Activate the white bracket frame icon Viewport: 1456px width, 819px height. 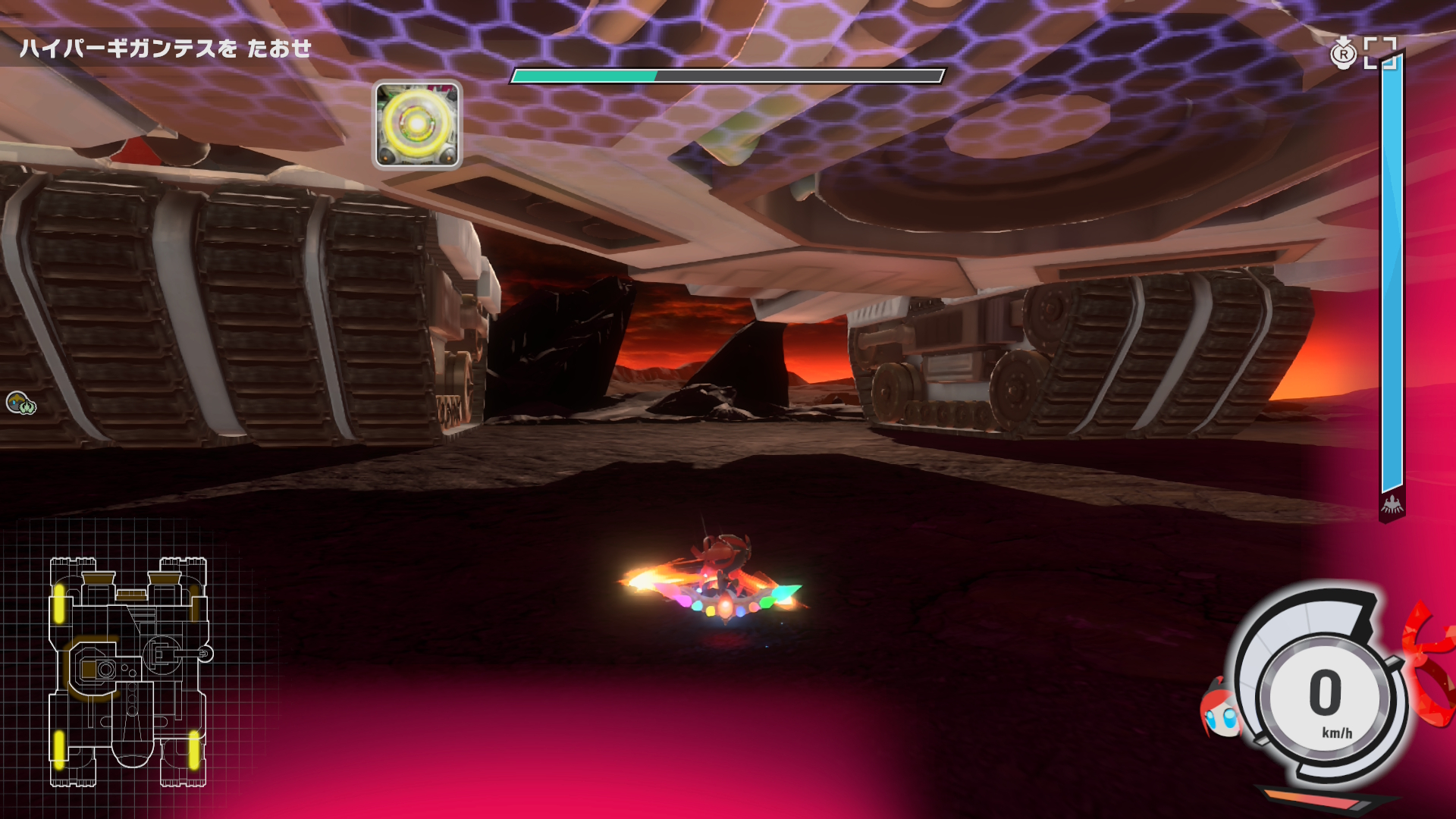coord(1379,53)
